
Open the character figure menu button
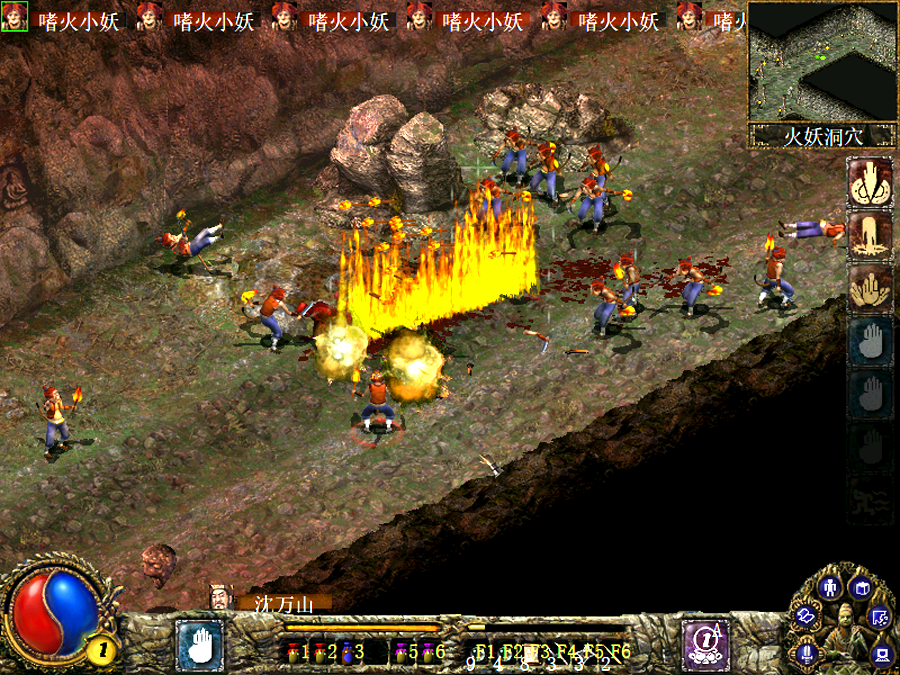828,587
